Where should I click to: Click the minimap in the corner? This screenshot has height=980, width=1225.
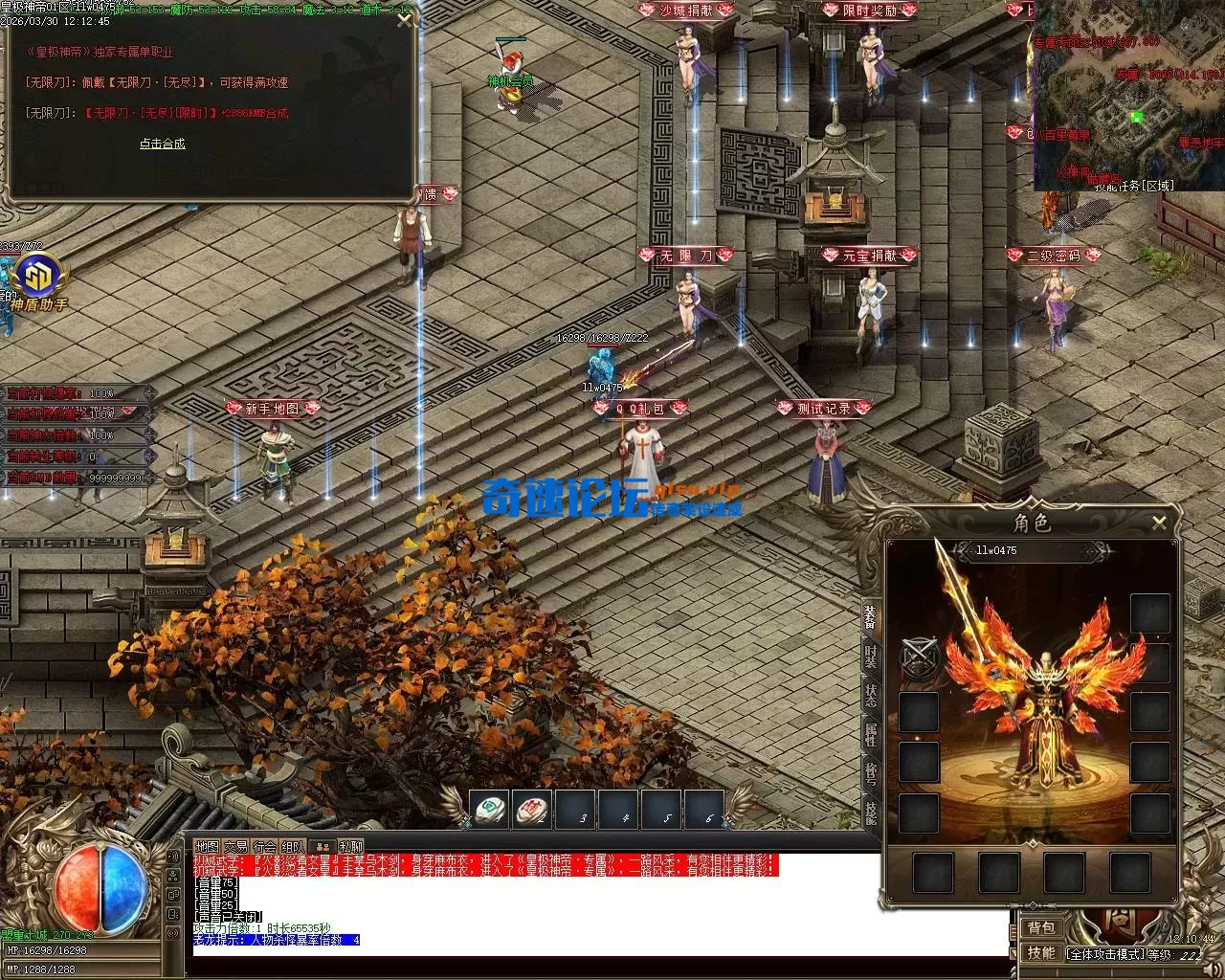pos(1128,96)
